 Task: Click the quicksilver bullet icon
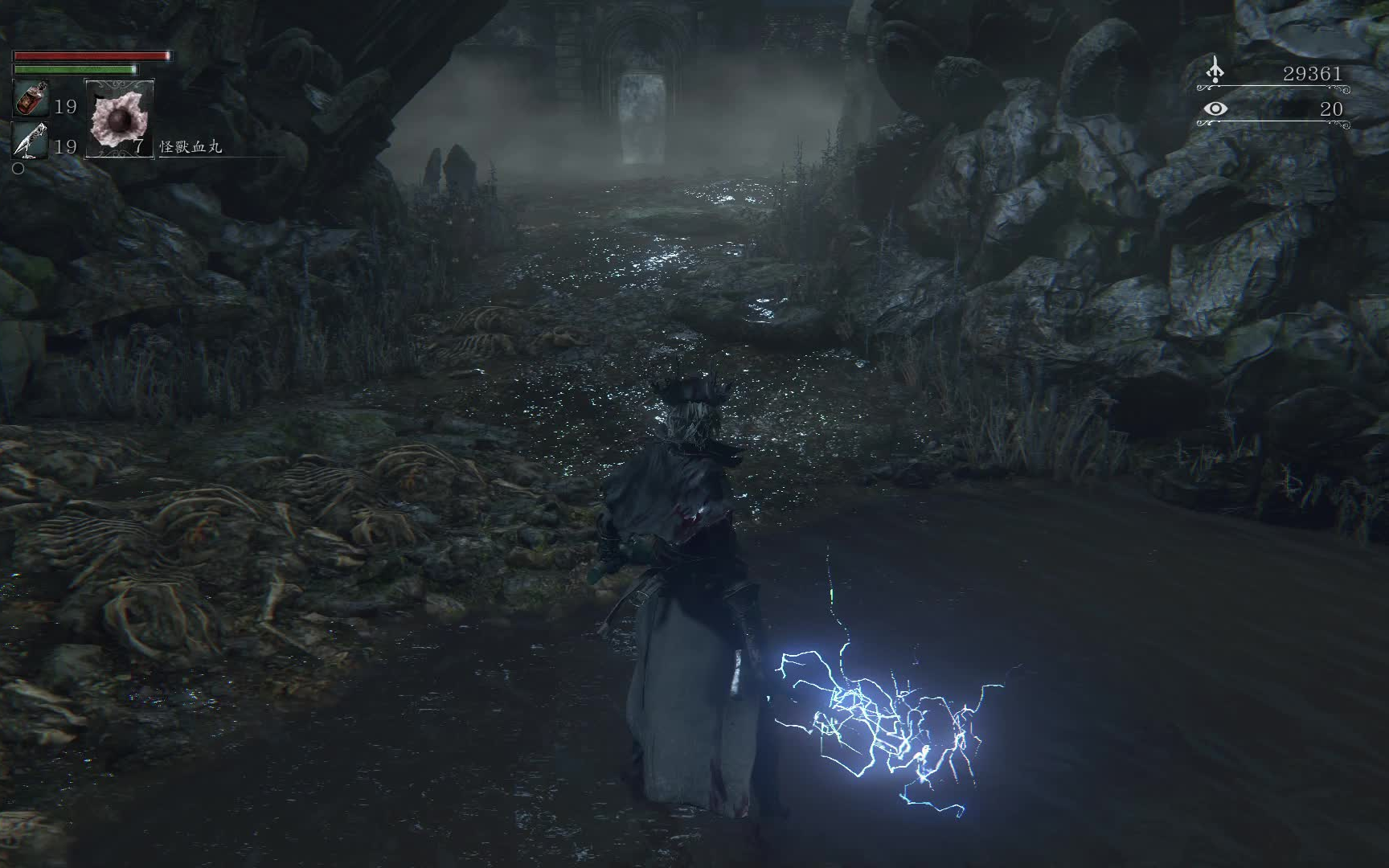click(31, 141)
